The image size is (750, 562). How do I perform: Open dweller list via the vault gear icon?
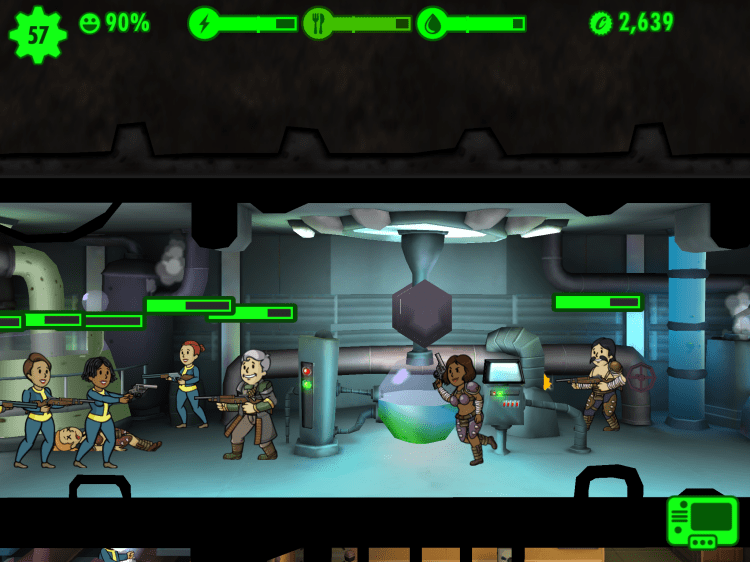[37, 34]
